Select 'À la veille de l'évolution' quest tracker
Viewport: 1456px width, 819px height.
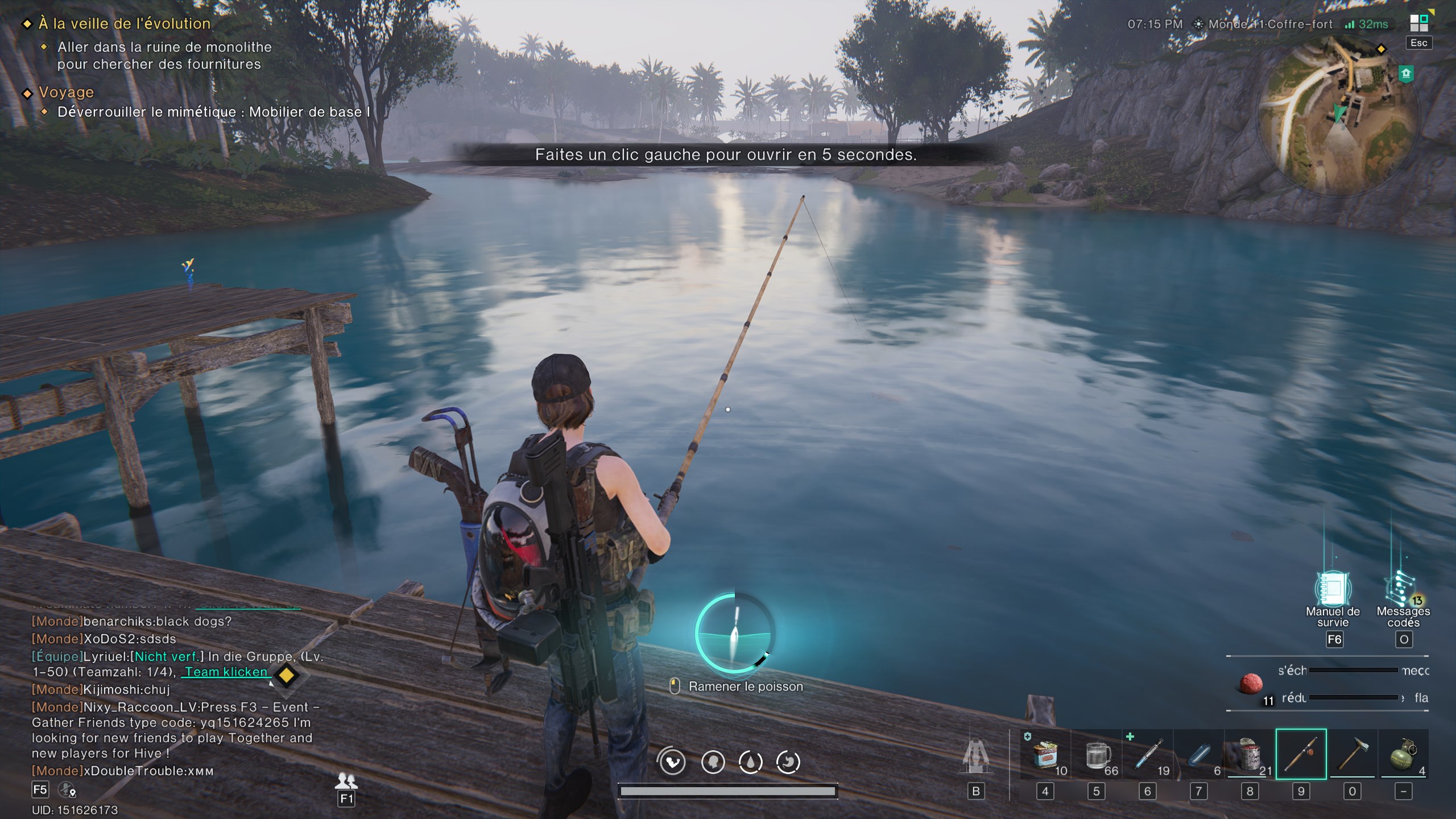coord(125,23)
